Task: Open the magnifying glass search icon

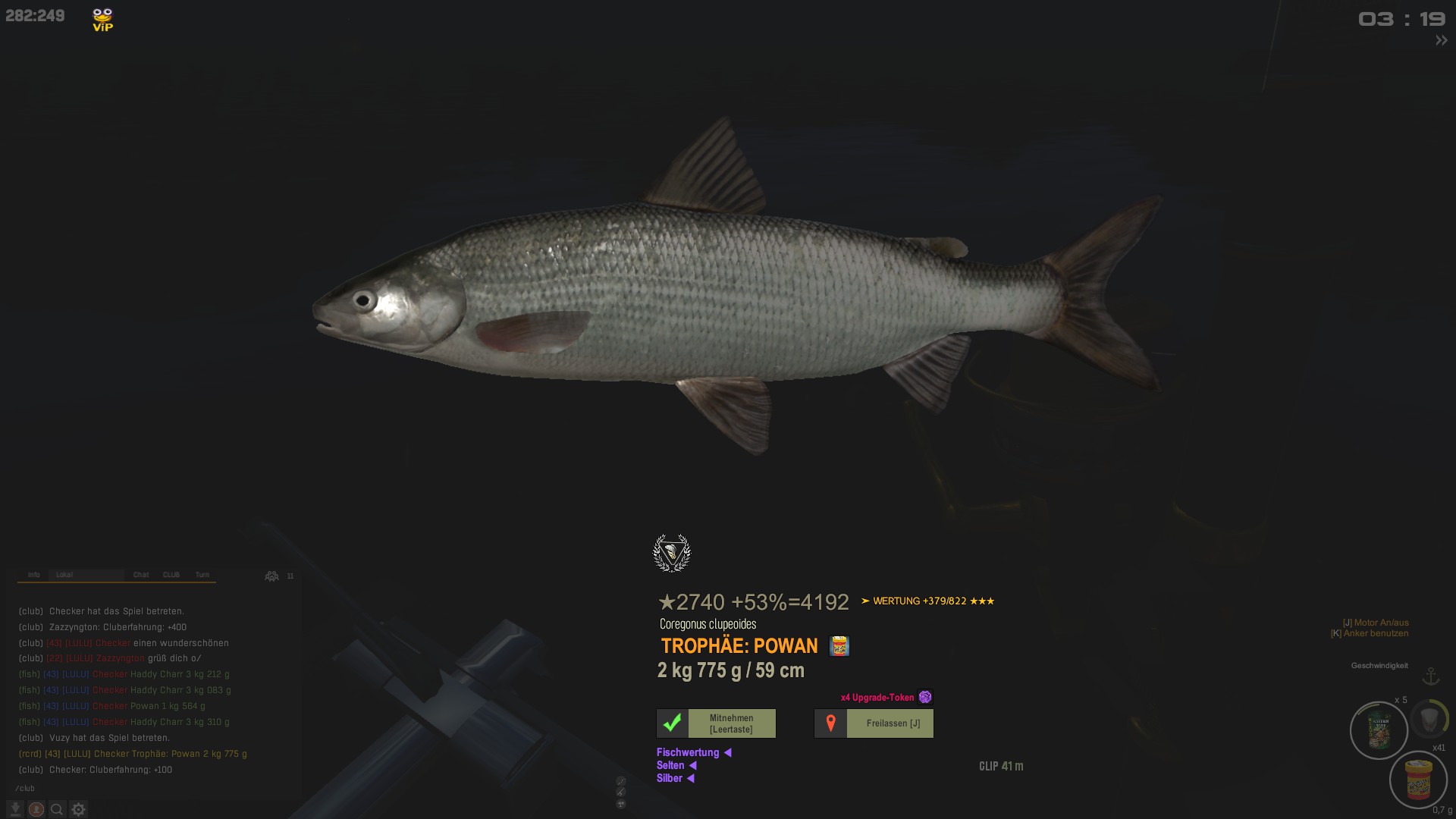Action: point(57,809)
